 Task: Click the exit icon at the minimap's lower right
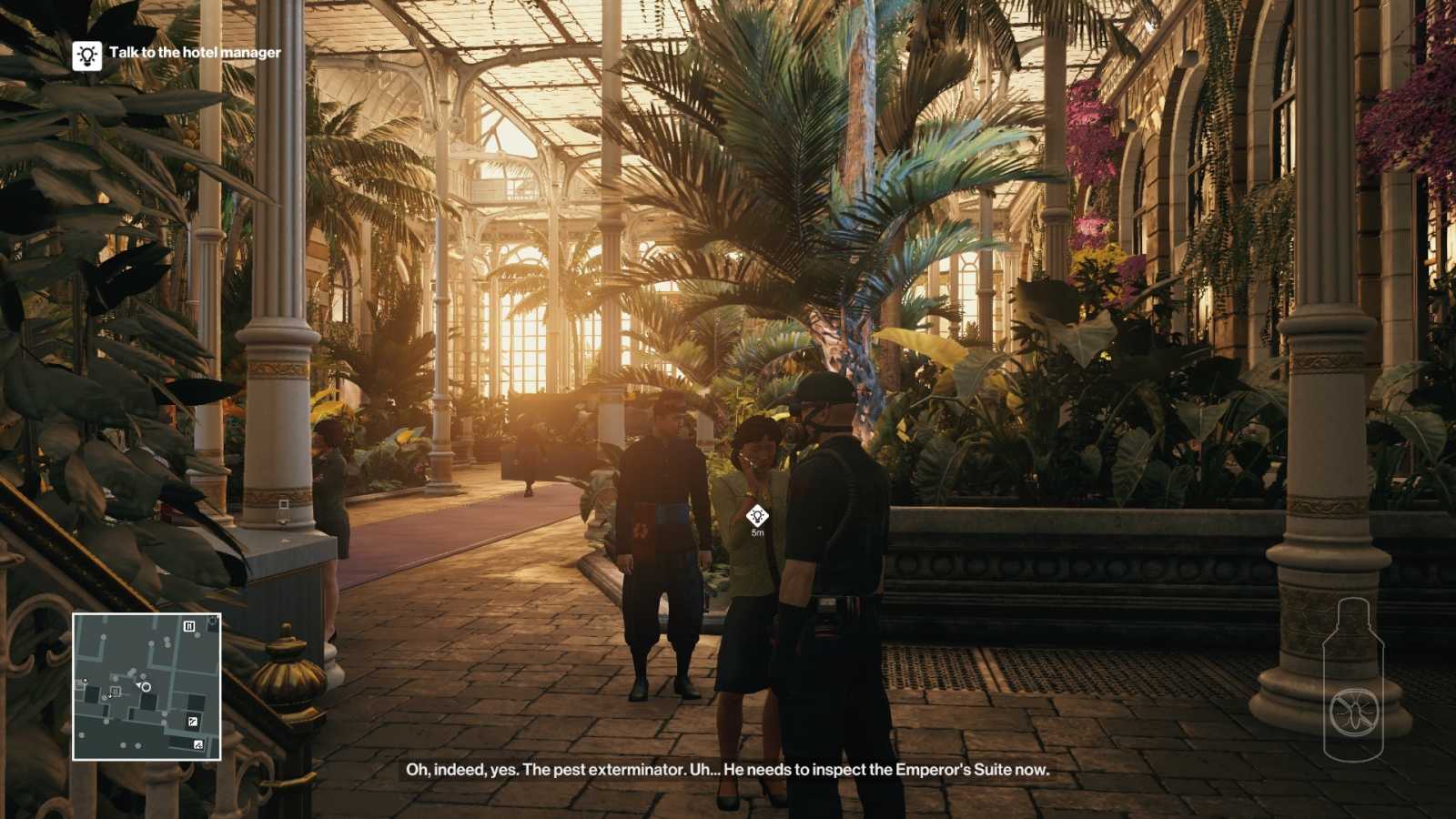point(193,722)
